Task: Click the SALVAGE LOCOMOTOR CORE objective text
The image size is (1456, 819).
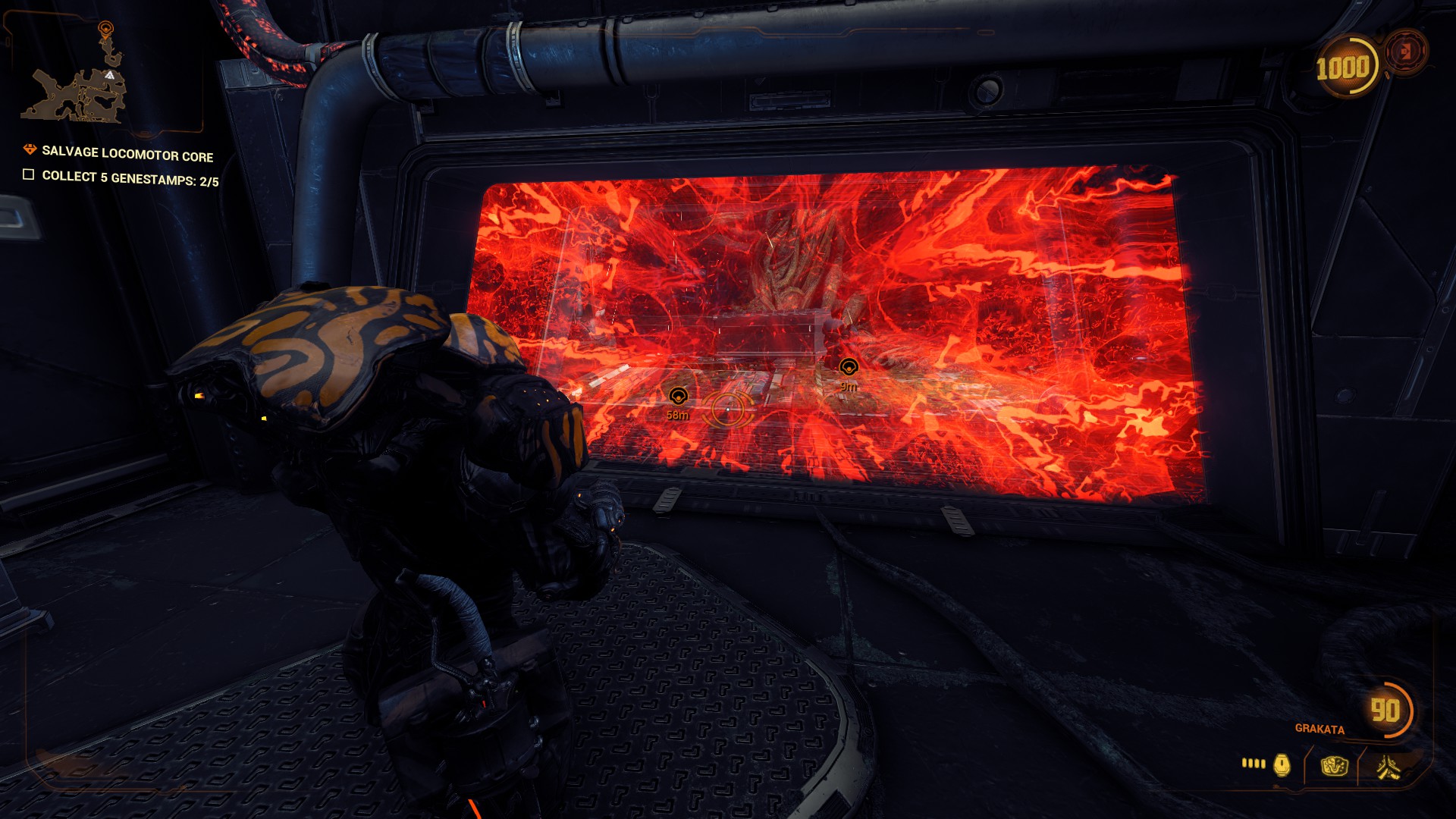Action: [126, 151]
